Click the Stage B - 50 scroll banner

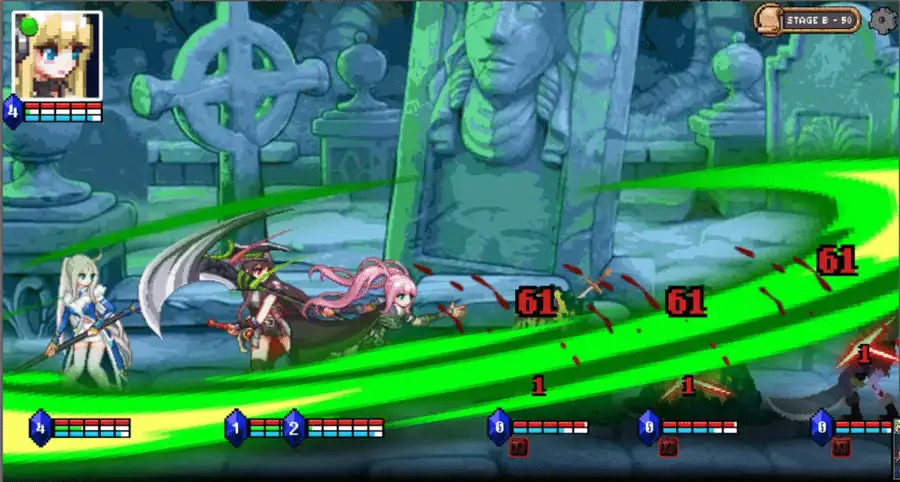point(808,19)
